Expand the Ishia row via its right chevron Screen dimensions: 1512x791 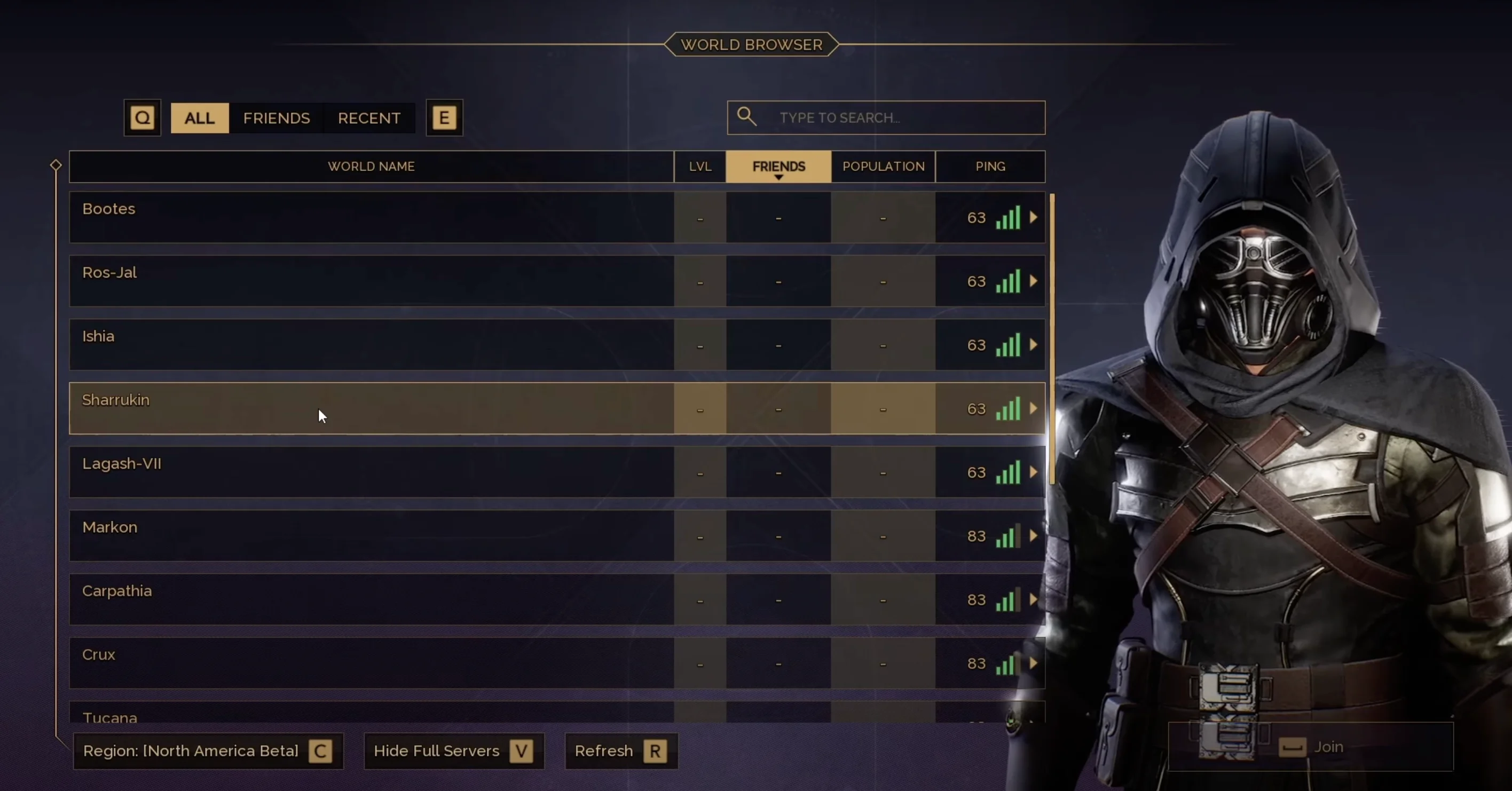point(1033,345)
